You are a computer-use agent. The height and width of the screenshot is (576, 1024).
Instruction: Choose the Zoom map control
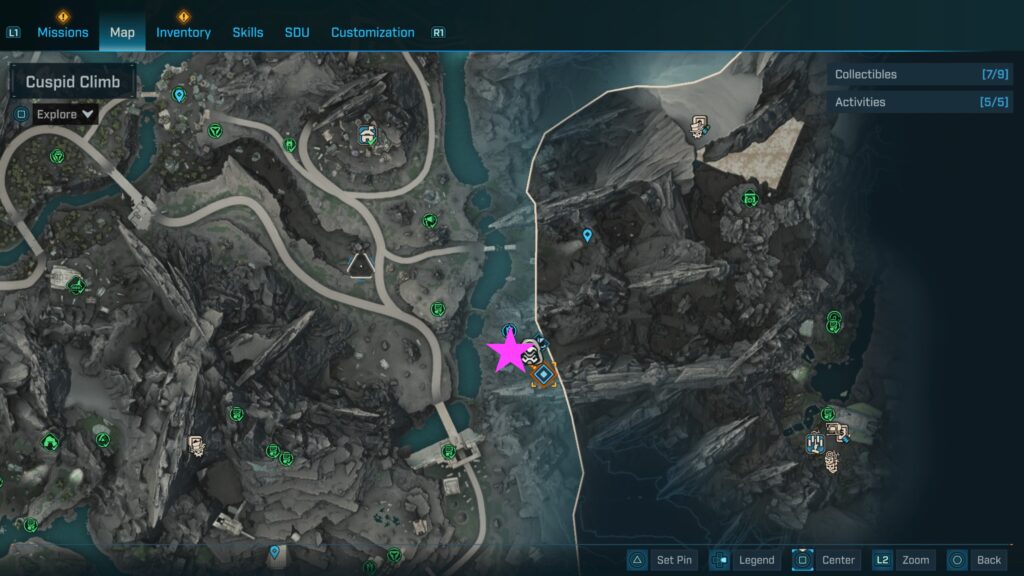pyautogui.click(x=904, y=560)
